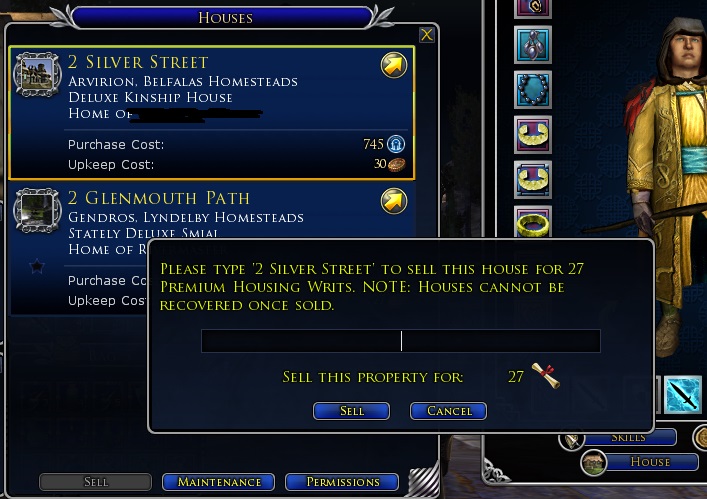Confirm sale with the Sell button in dialog
The height and width of the screenshot is (499, 707).
[x=351, y=411]
